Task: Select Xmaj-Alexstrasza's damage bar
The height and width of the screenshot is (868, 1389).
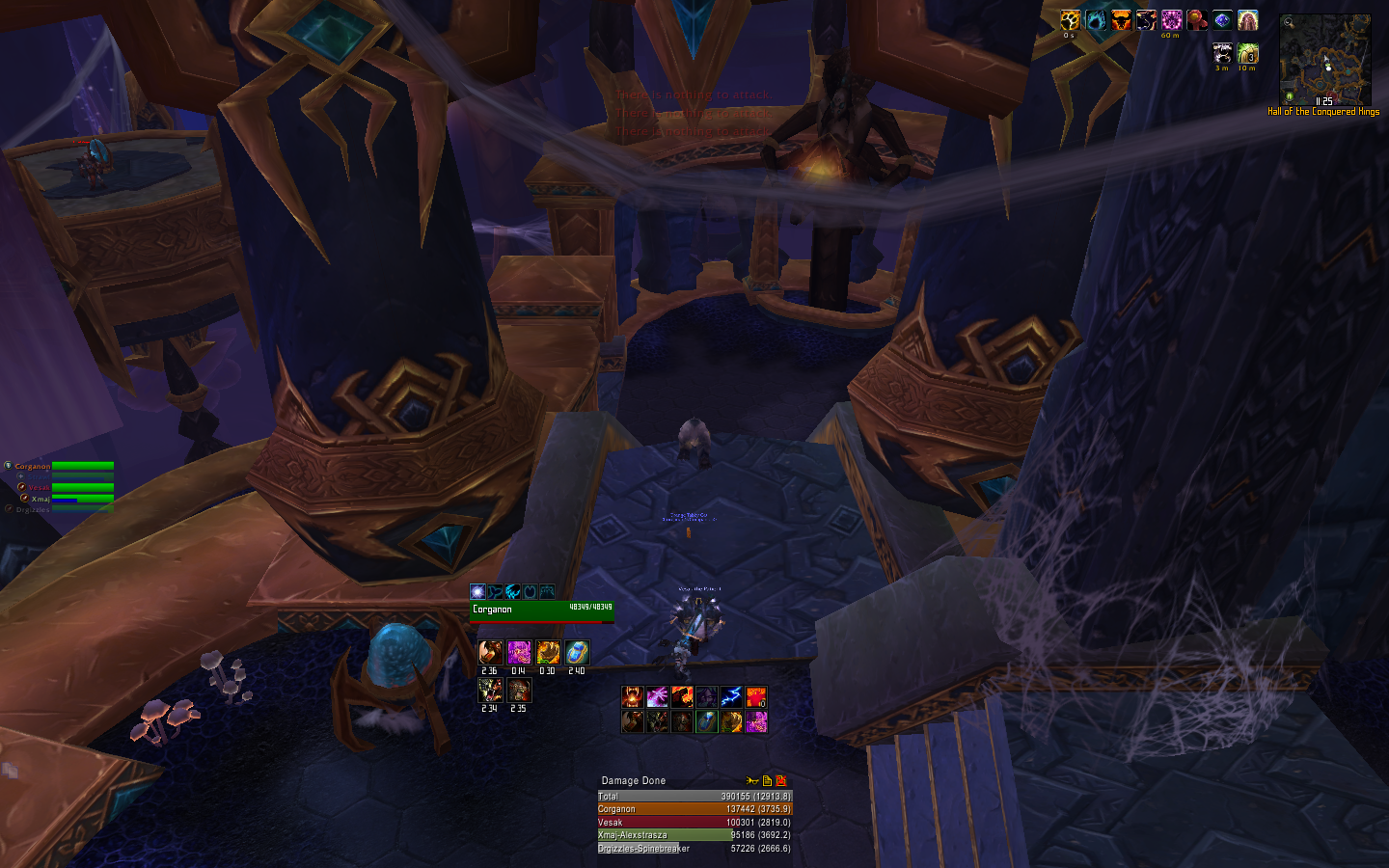Action: (694, 835)
